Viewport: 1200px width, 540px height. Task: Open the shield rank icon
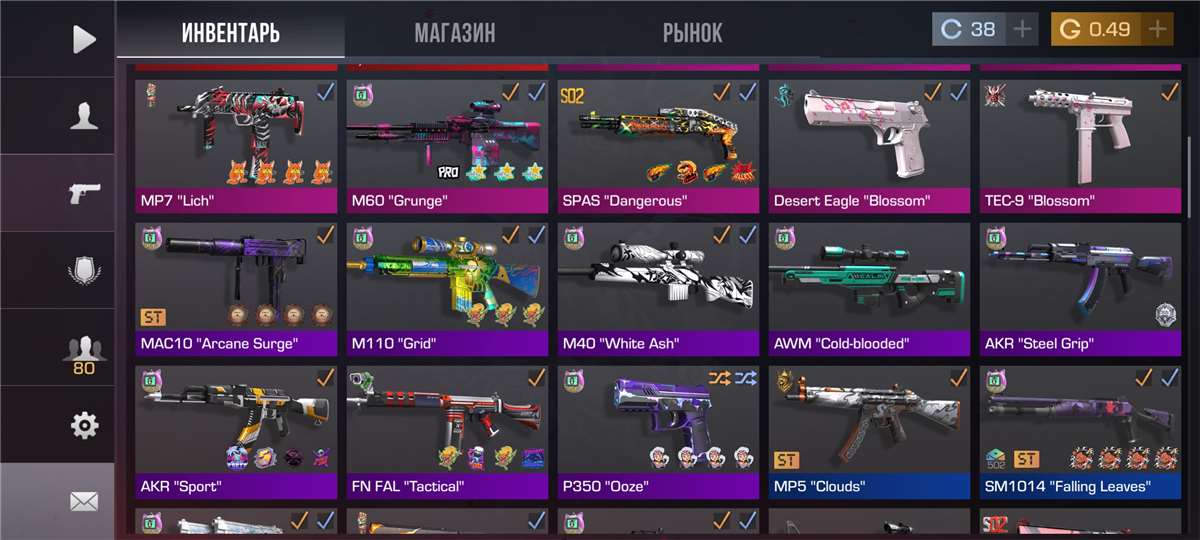click(84, 271)
